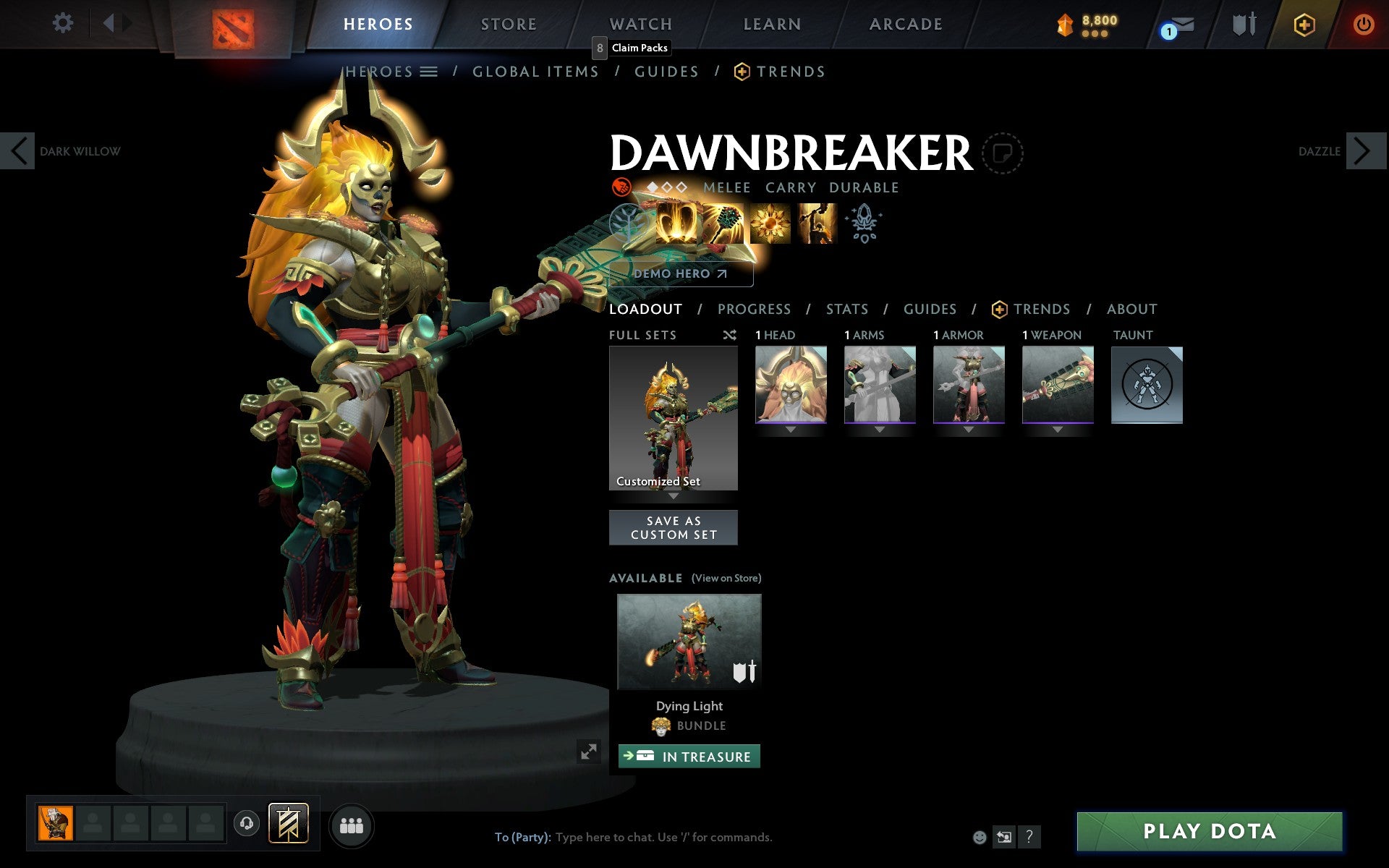Select Dawnbreaker's first ability icon

pos(676,224)
